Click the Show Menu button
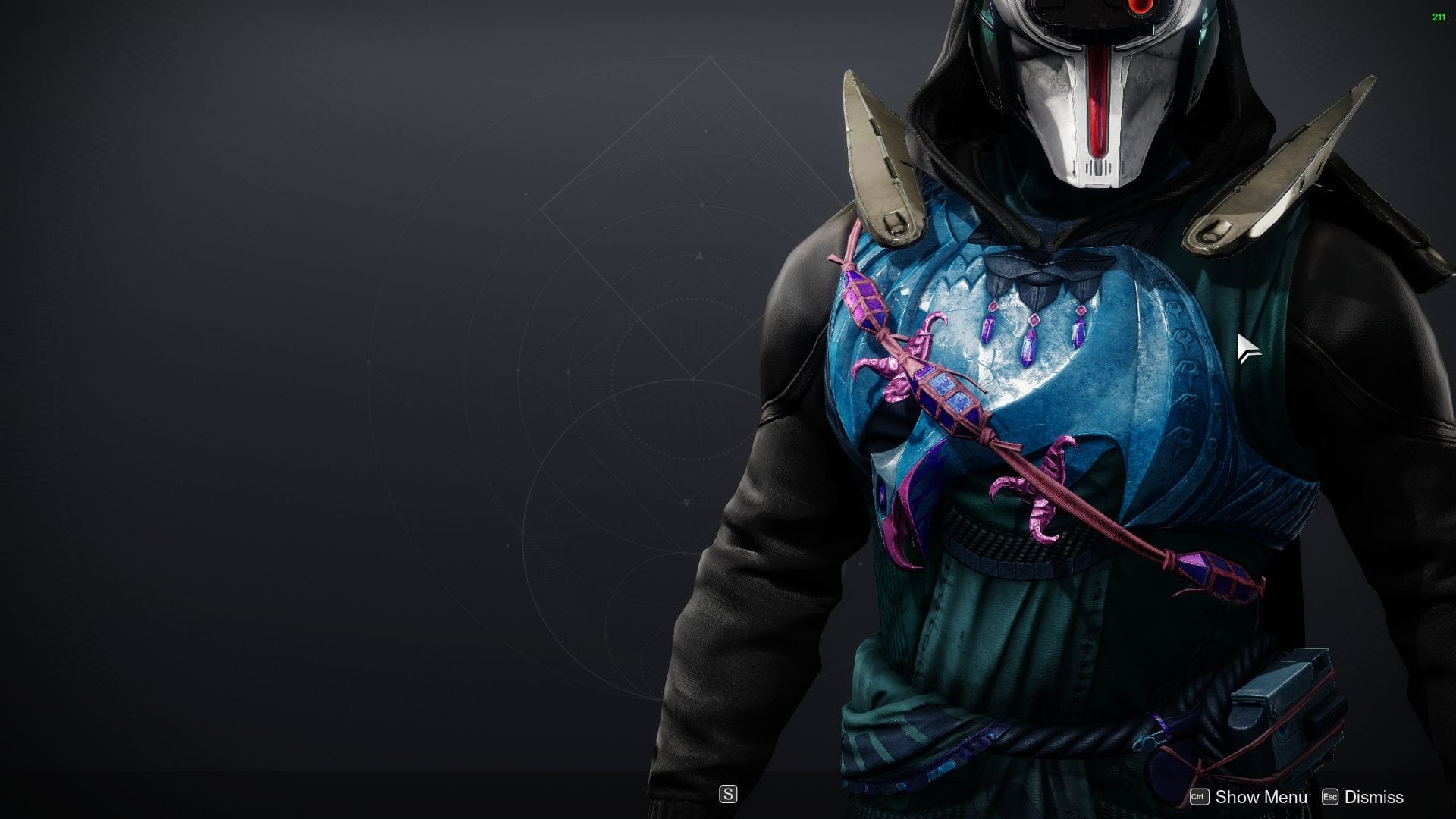This screenshot has width=1456, height=819. tap(1260, 797)
